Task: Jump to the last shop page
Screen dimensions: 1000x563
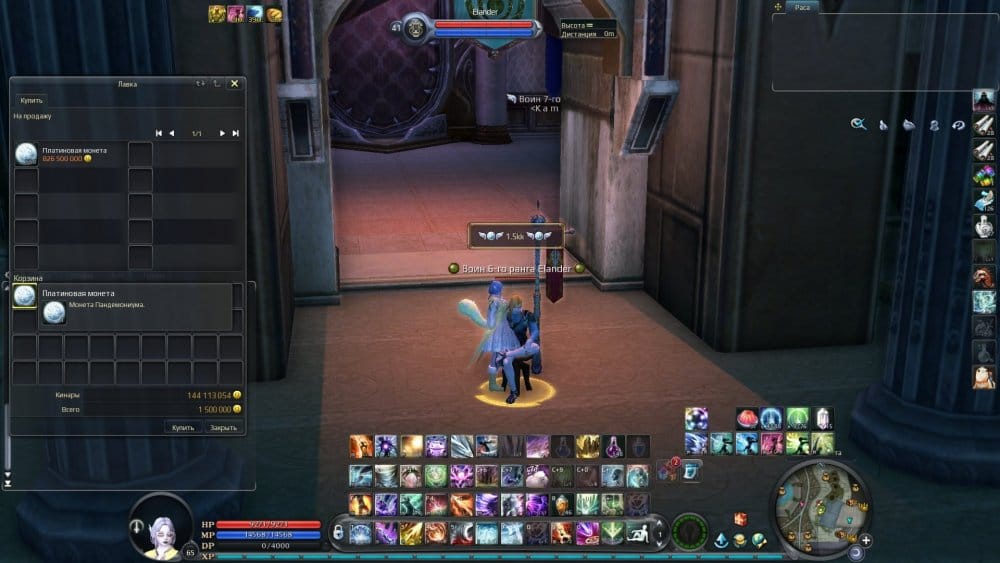Action: pyautogui.click(x=236, y=133)
